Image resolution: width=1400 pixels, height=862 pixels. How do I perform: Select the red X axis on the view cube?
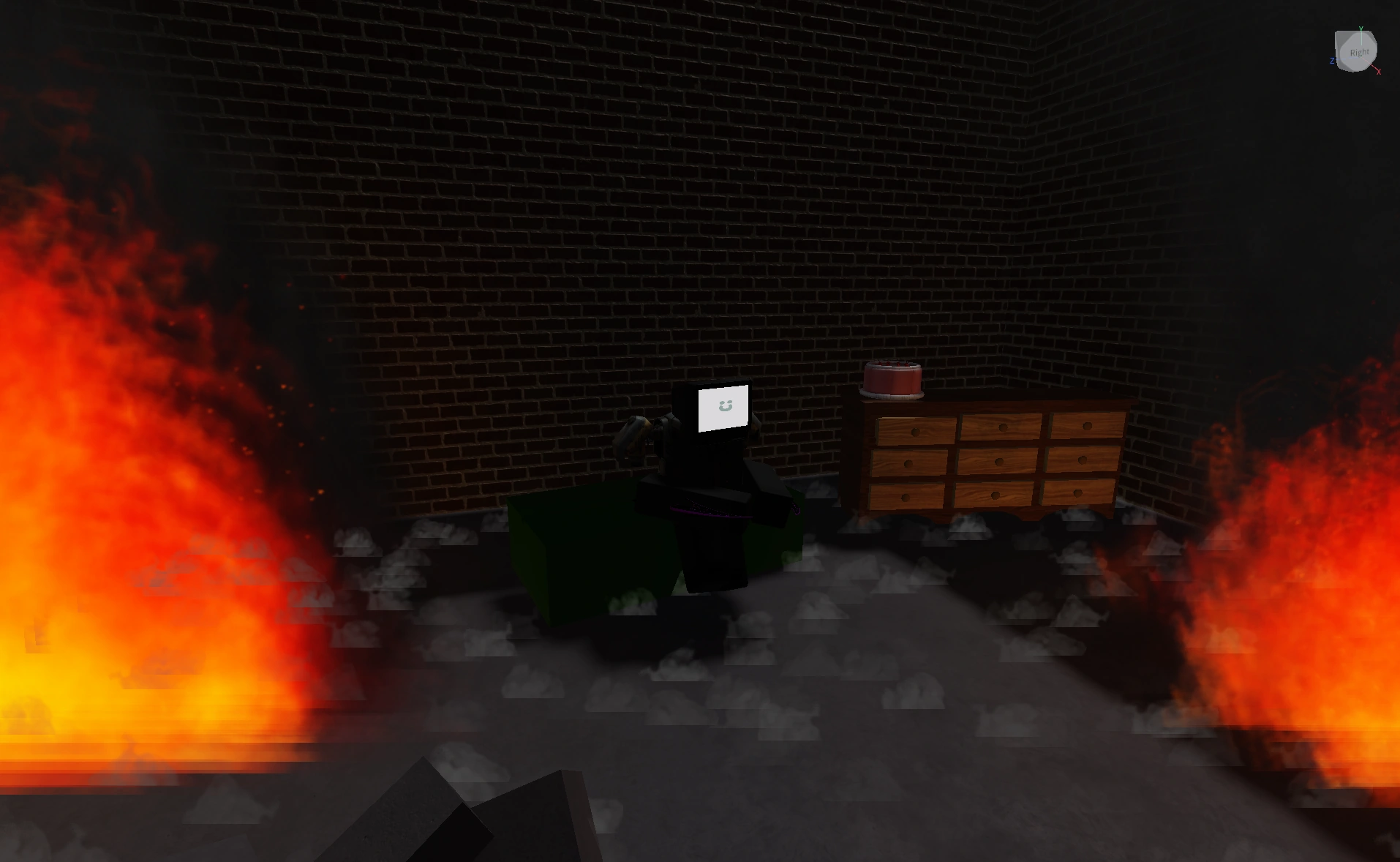[x=1378, y=71]
